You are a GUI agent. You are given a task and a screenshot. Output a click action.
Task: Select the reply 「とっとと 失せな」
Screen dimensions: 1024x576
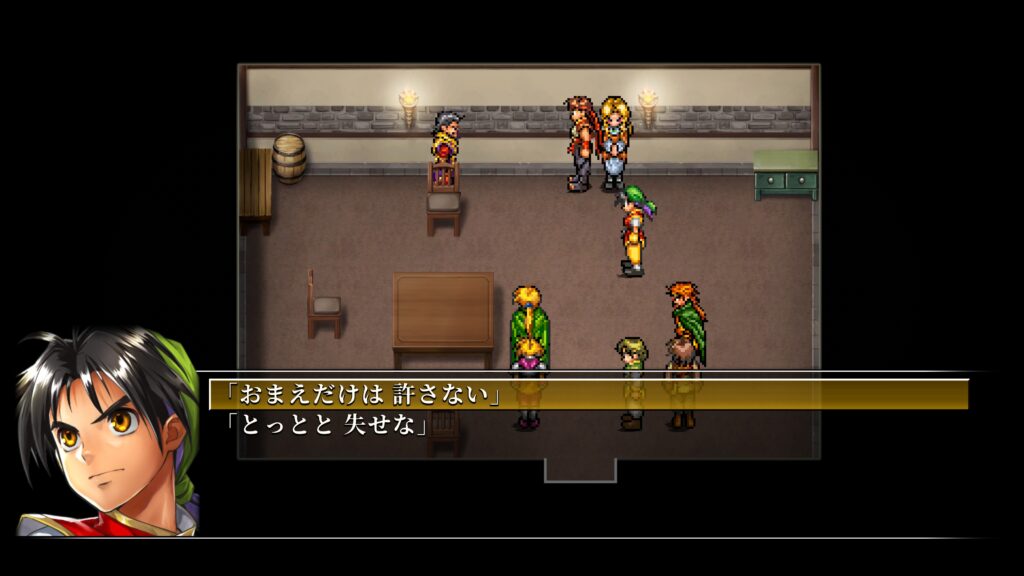329,426
